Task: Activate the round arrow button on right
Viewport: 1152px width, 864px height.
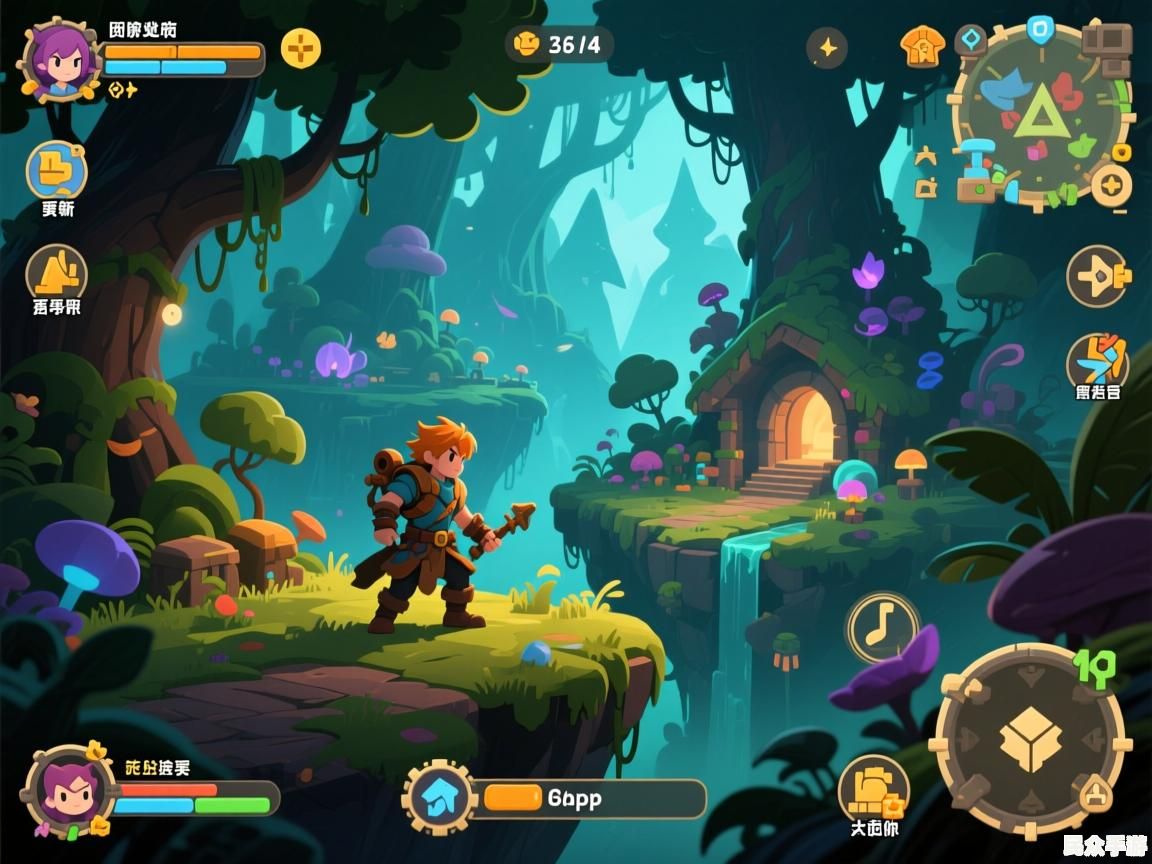Action: pyautogui.click(x=1097, y=276)
